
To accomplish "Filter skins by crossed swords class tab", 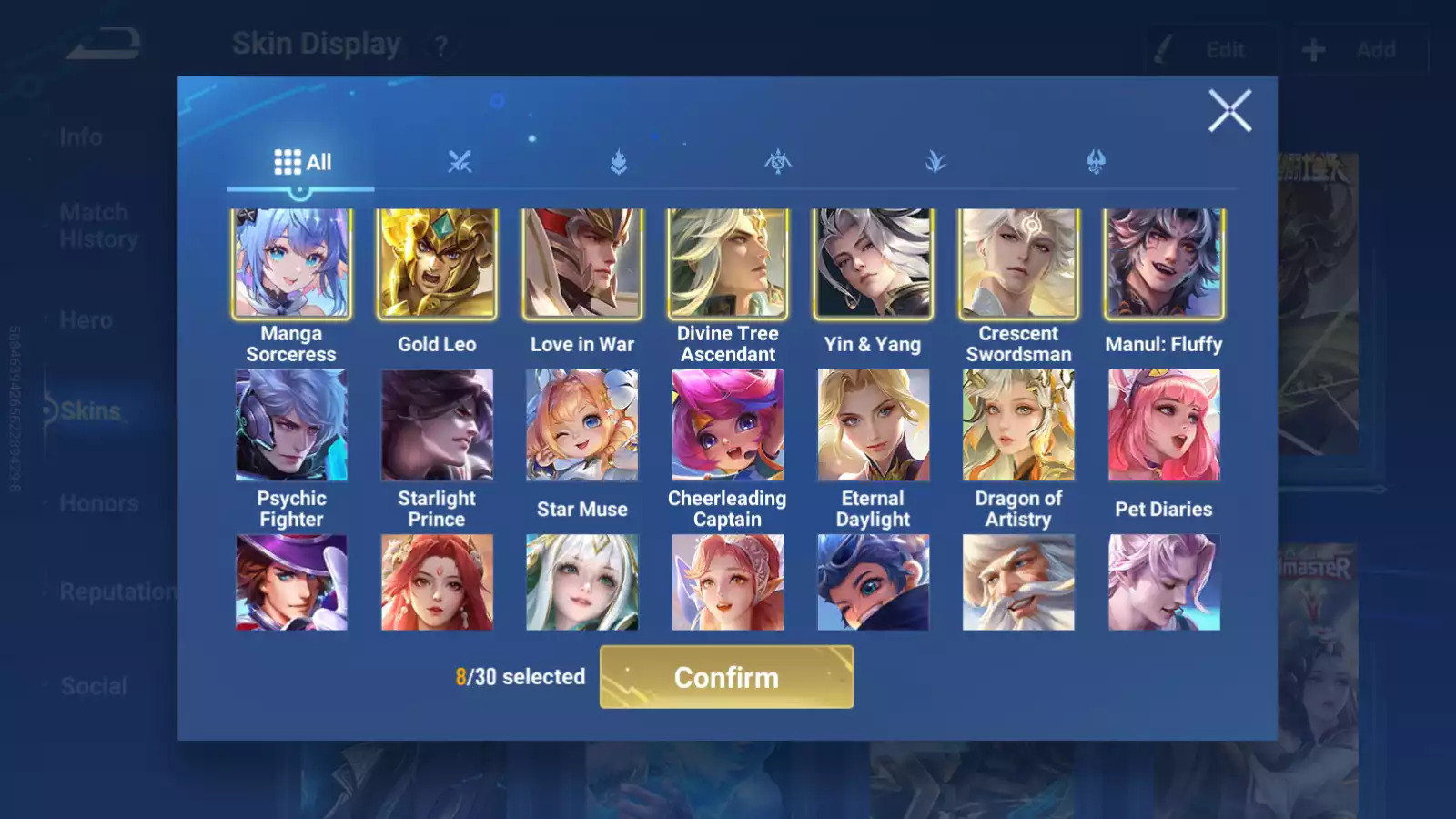I will coord(460,162).
